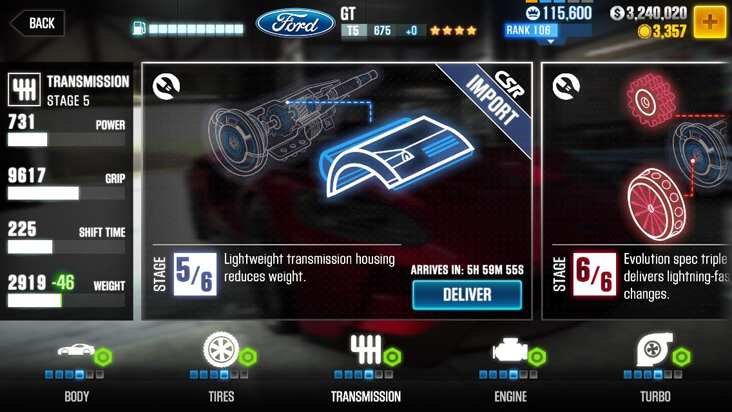
Task: Choose the Turbo upgrade tab
Action: (655, 369)
